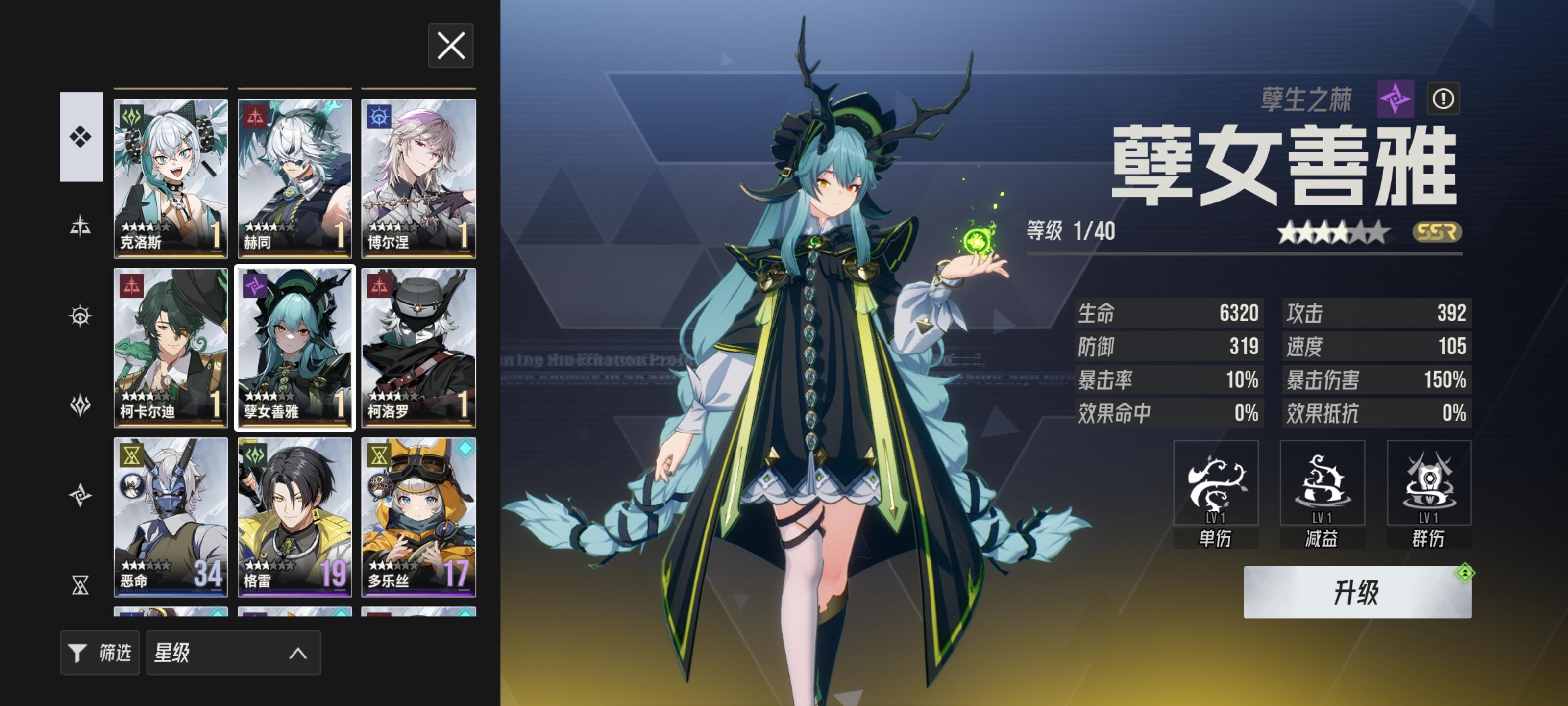Open the 星级 sorting selector

(234, 653)
